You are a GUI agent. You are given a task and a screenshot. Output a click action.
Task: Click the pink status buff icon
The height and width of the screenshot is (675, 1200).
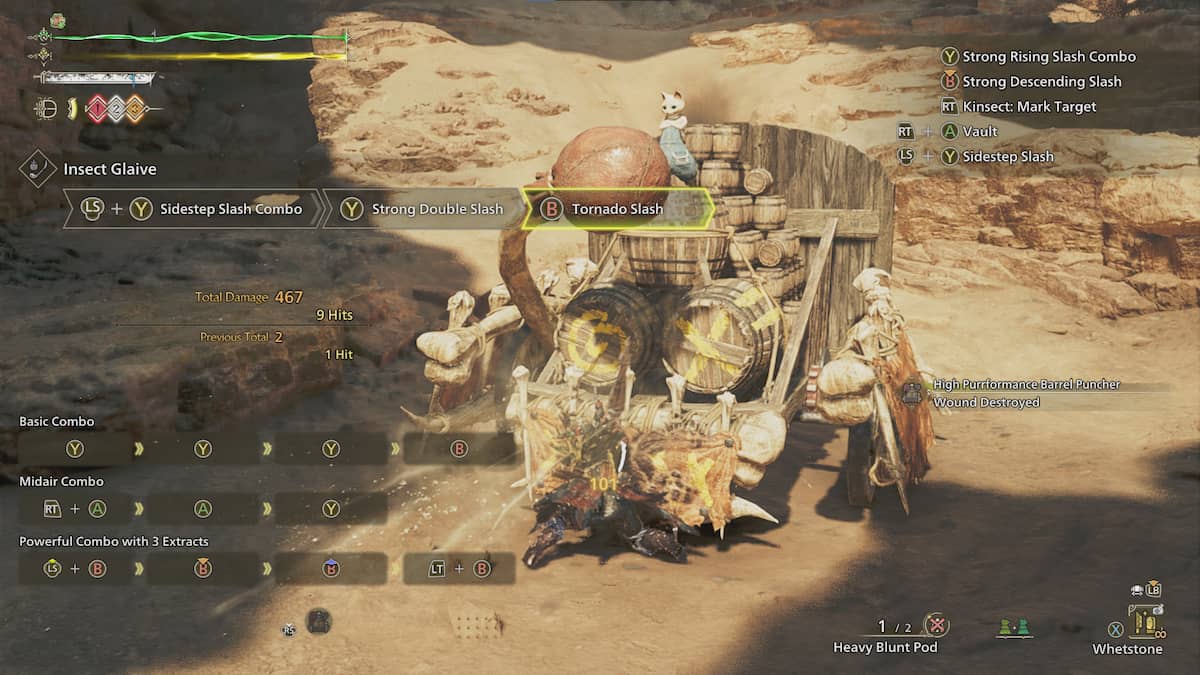57,21
